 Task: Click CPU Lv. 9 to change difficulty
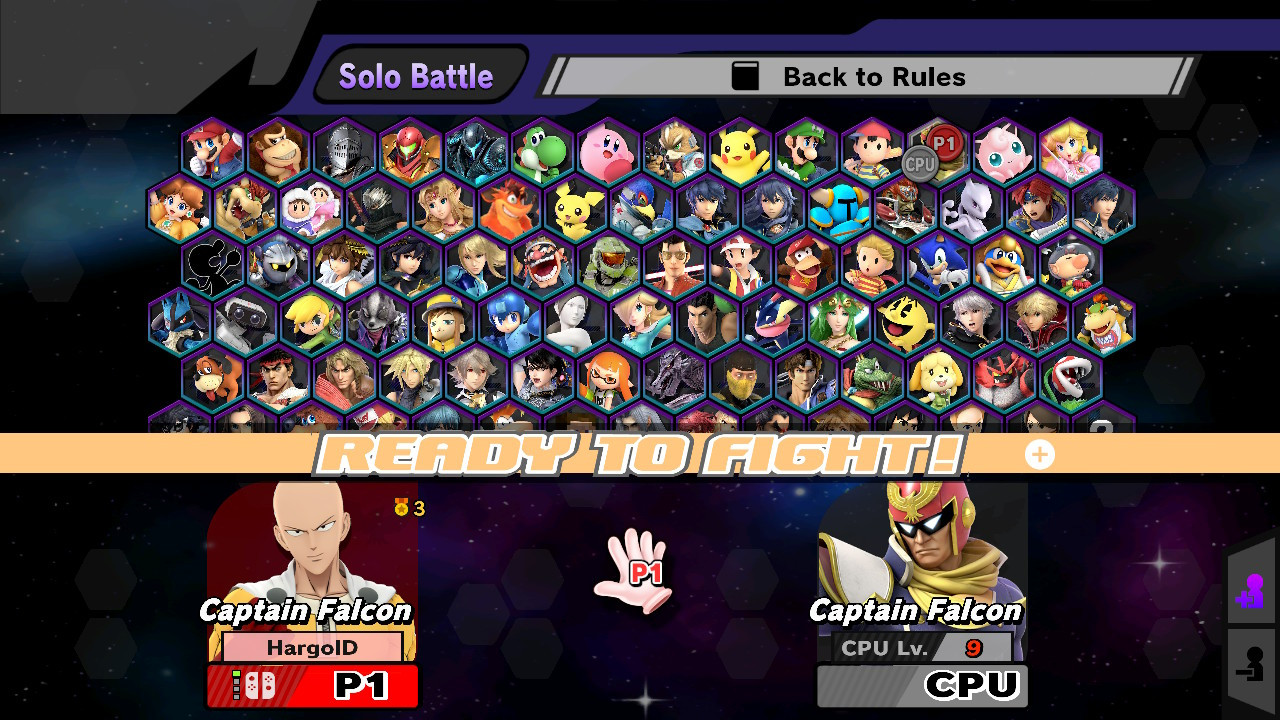click(920, 647)
